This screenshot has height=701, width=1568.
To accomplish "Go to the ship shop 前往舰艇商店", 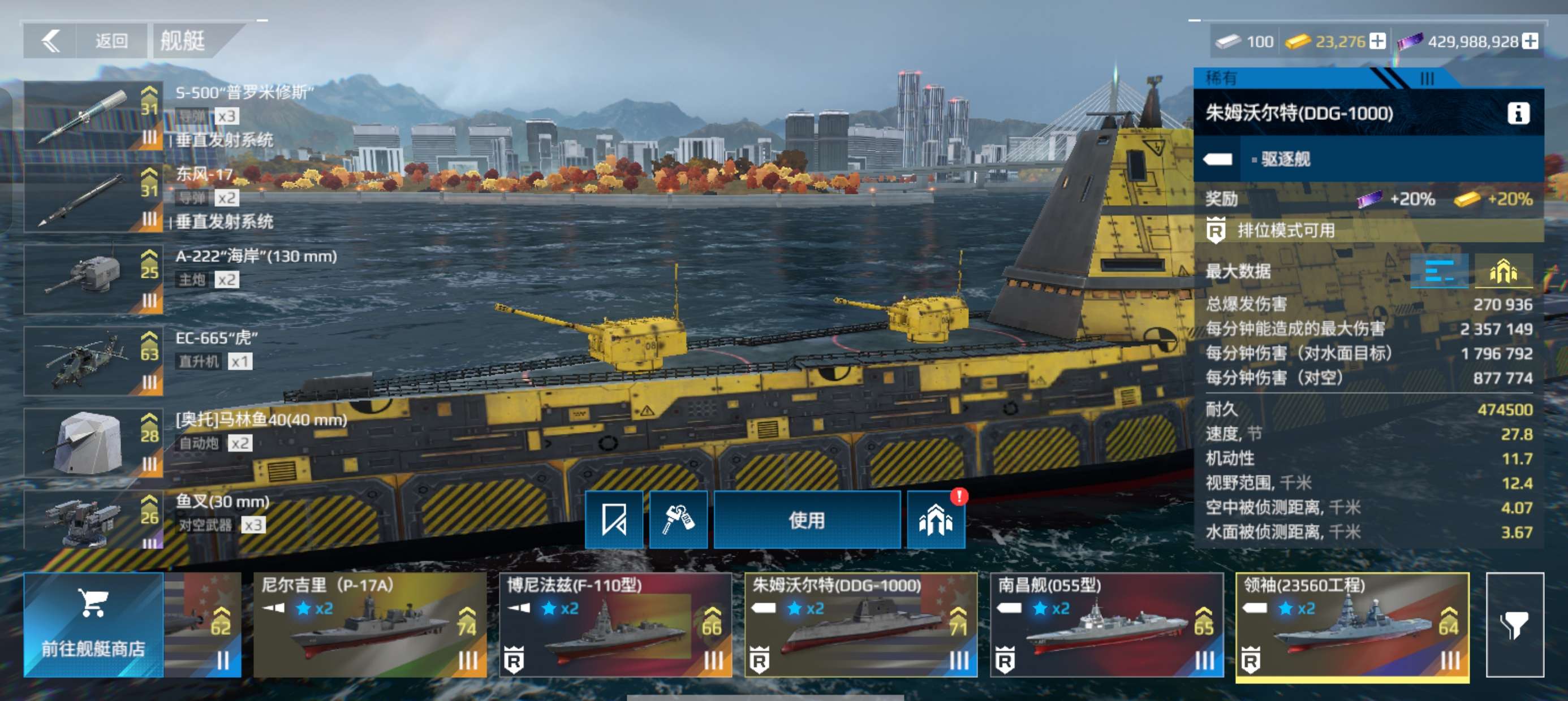I will click(93, 625).
